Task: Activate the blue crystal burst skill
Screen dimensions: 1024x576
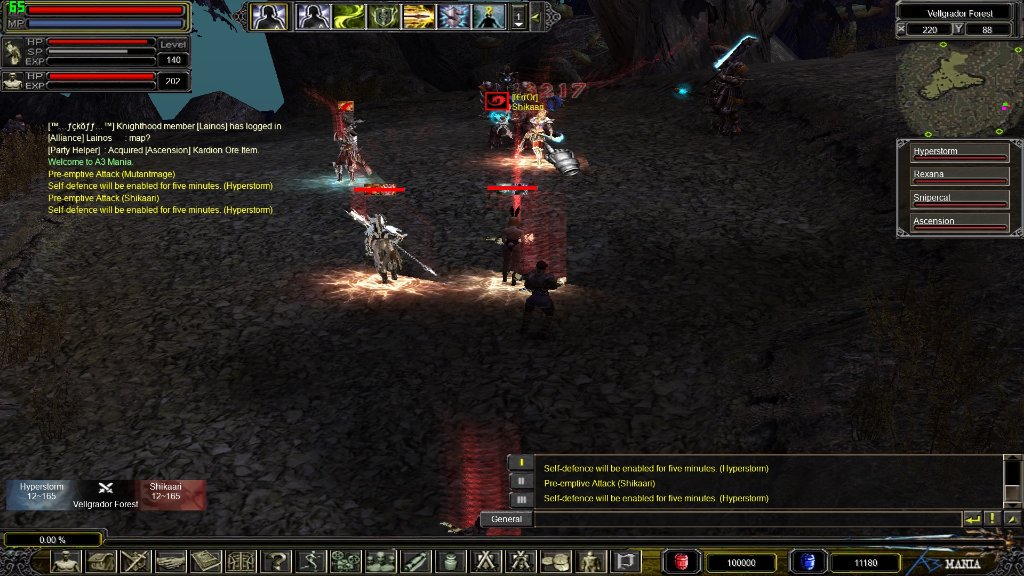Action: tap(453, 16)
